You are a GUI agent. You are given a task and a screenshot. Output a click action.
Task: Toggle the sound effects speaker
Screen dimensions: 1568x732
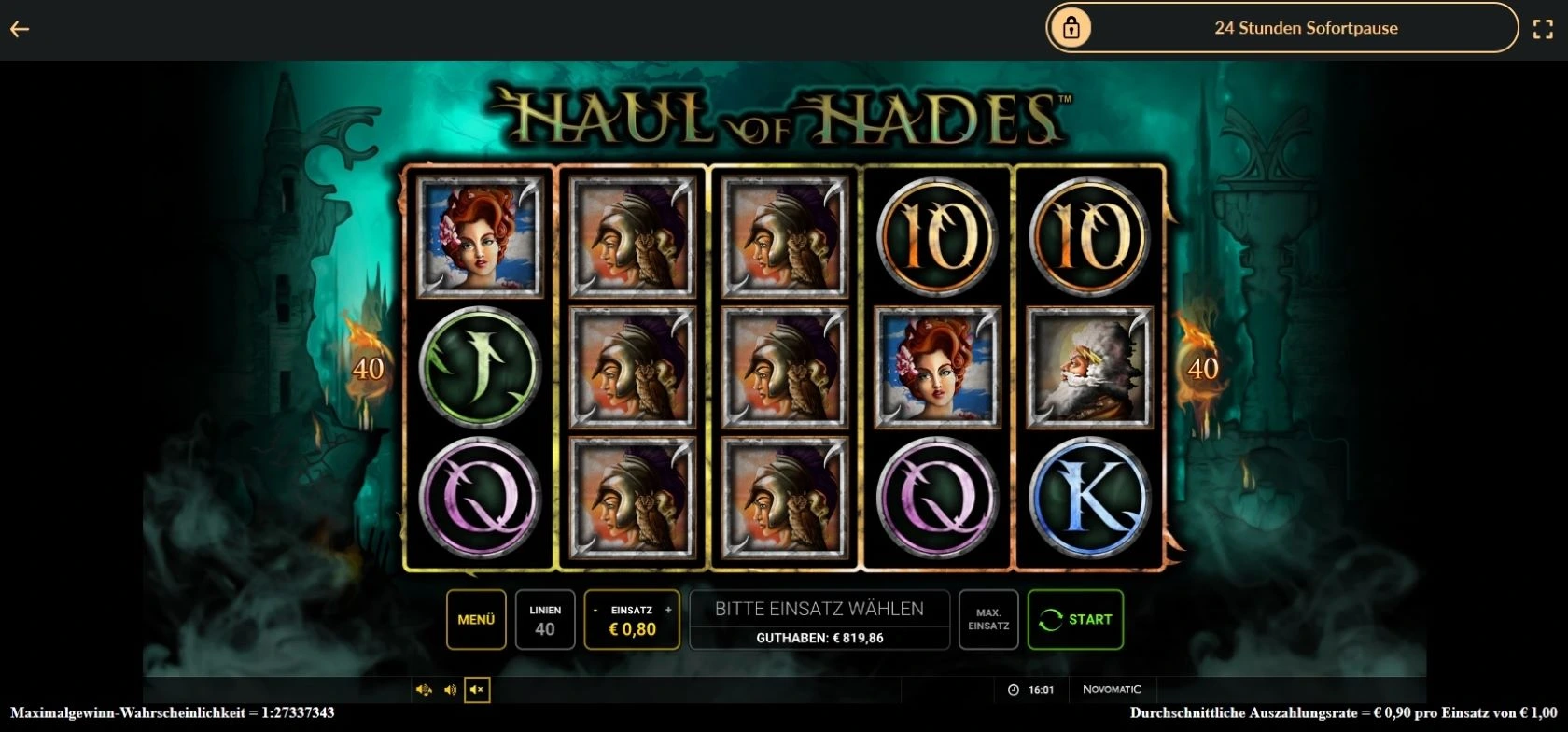(x=425, y=691)
